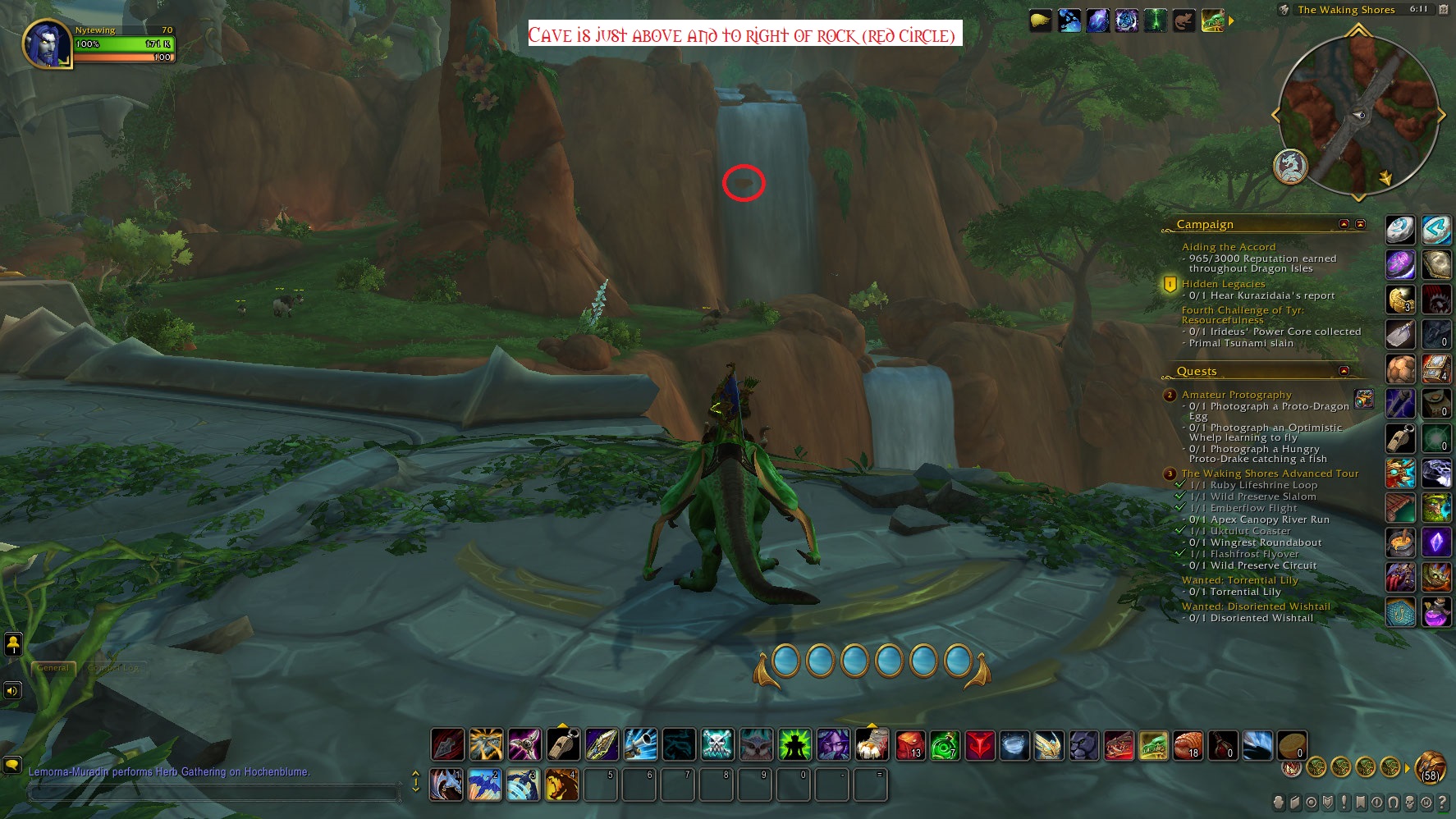Select The Waking Shores Advanced Tour quest

1270,474
